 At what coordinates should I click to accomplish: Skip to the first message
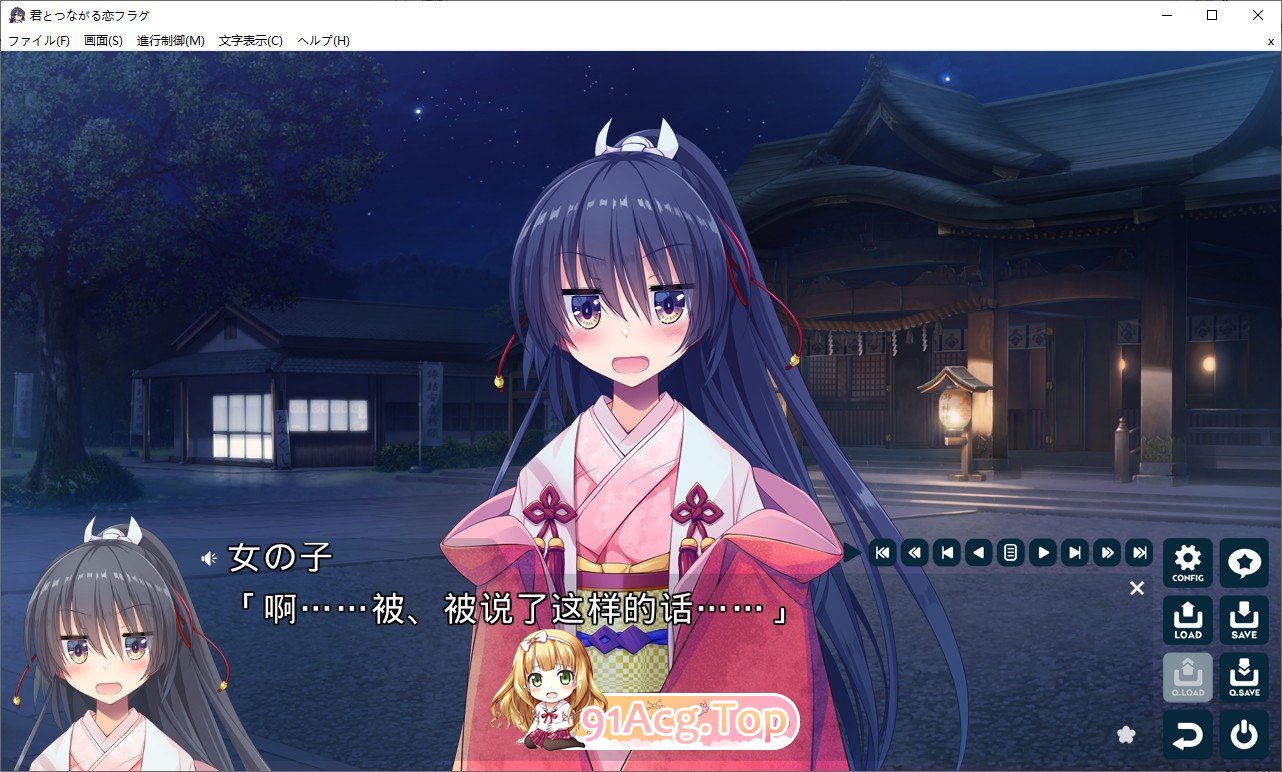click(x=883, y=552)
